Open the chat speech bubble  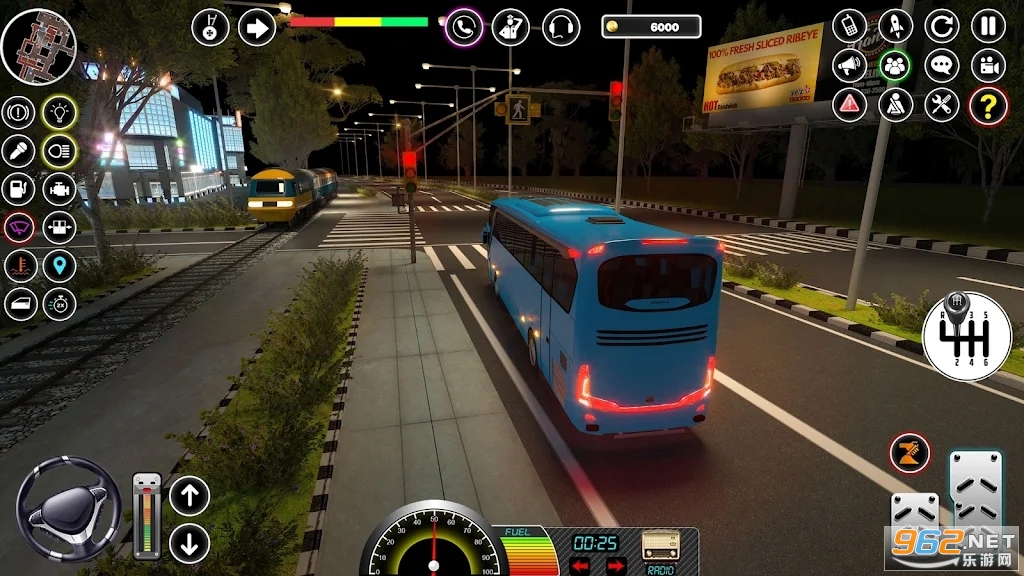(941, 66)
